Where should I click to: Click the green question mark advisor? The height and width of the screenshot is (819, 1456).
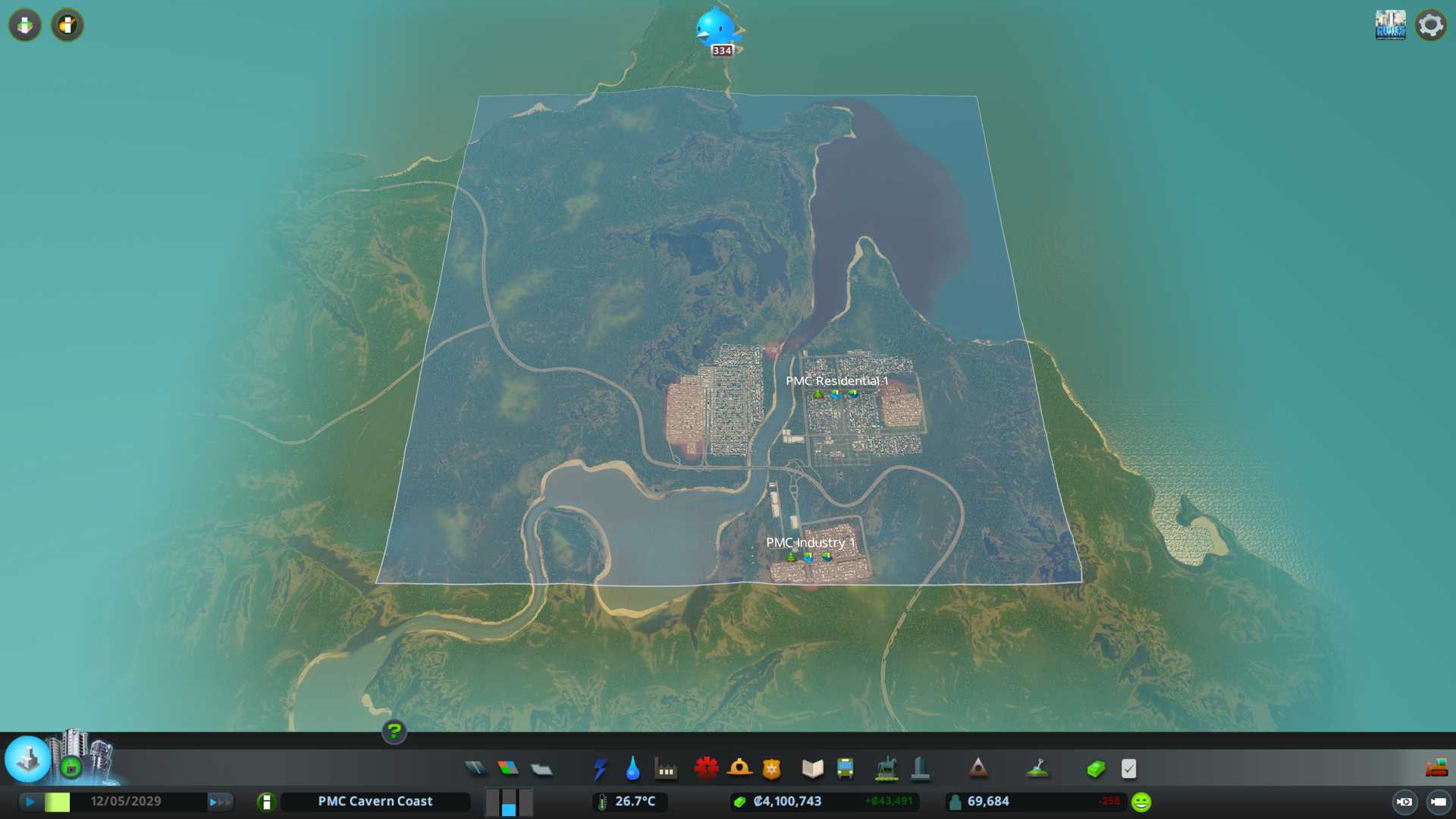pos(394,731)
